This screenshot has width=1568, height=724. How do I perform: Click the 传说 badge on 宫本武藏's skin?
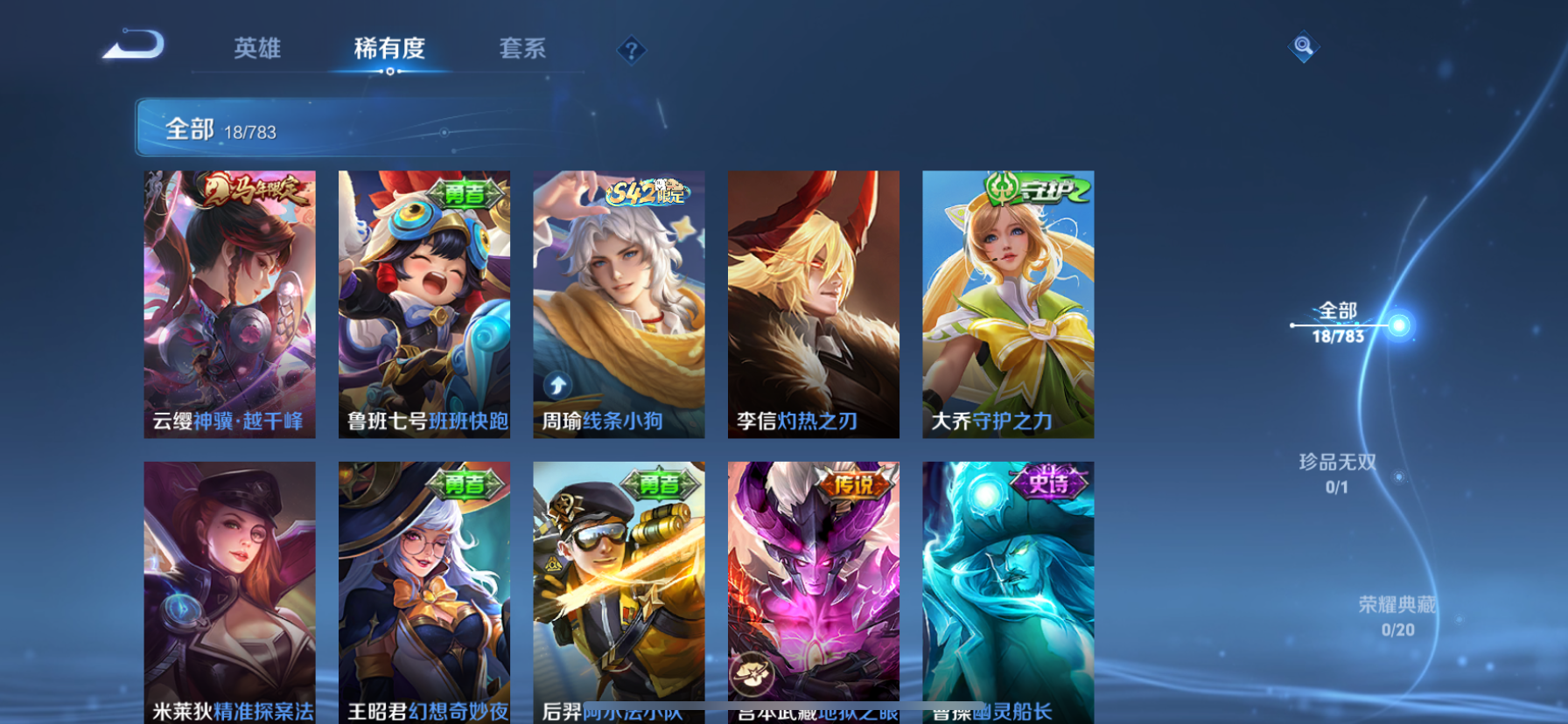coord(853,484)
